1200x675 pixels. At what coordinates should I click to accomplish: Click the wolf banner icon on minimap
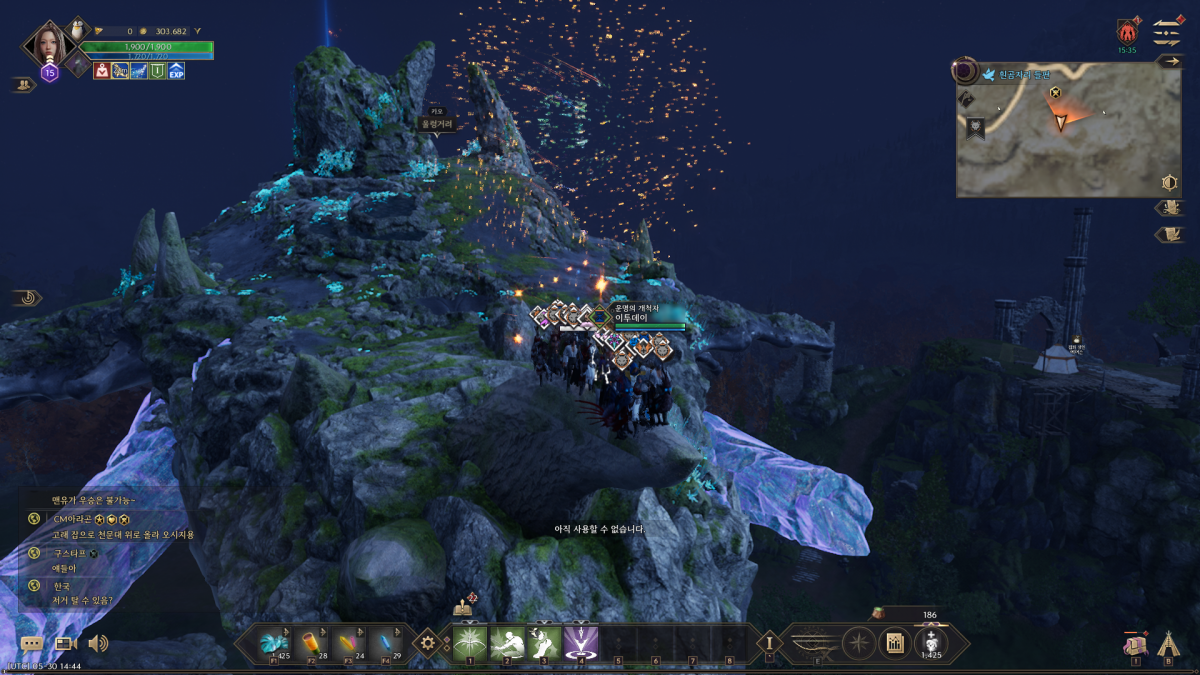click(975, 127)
